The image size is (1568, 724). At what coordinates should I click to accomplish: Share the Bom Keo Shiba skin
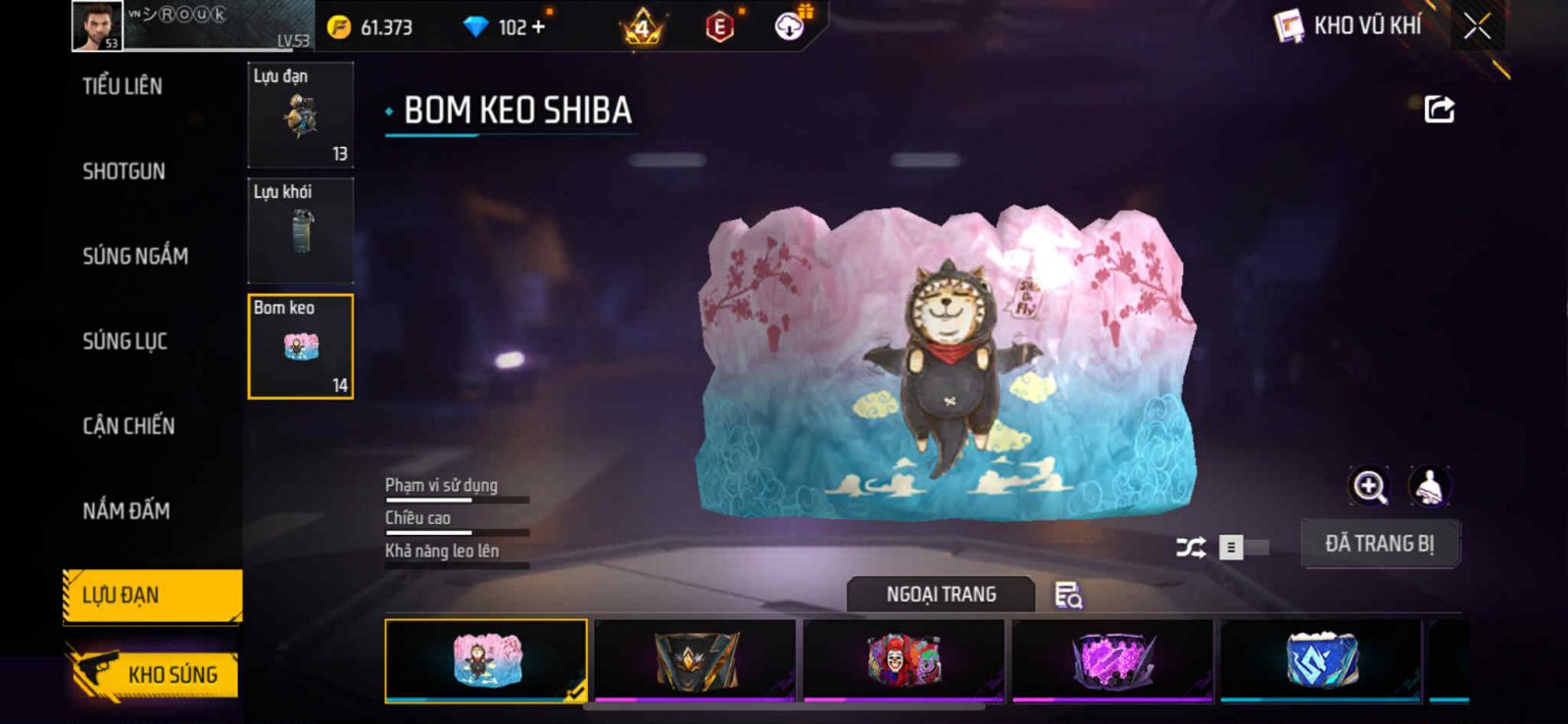coord(1439,109)
